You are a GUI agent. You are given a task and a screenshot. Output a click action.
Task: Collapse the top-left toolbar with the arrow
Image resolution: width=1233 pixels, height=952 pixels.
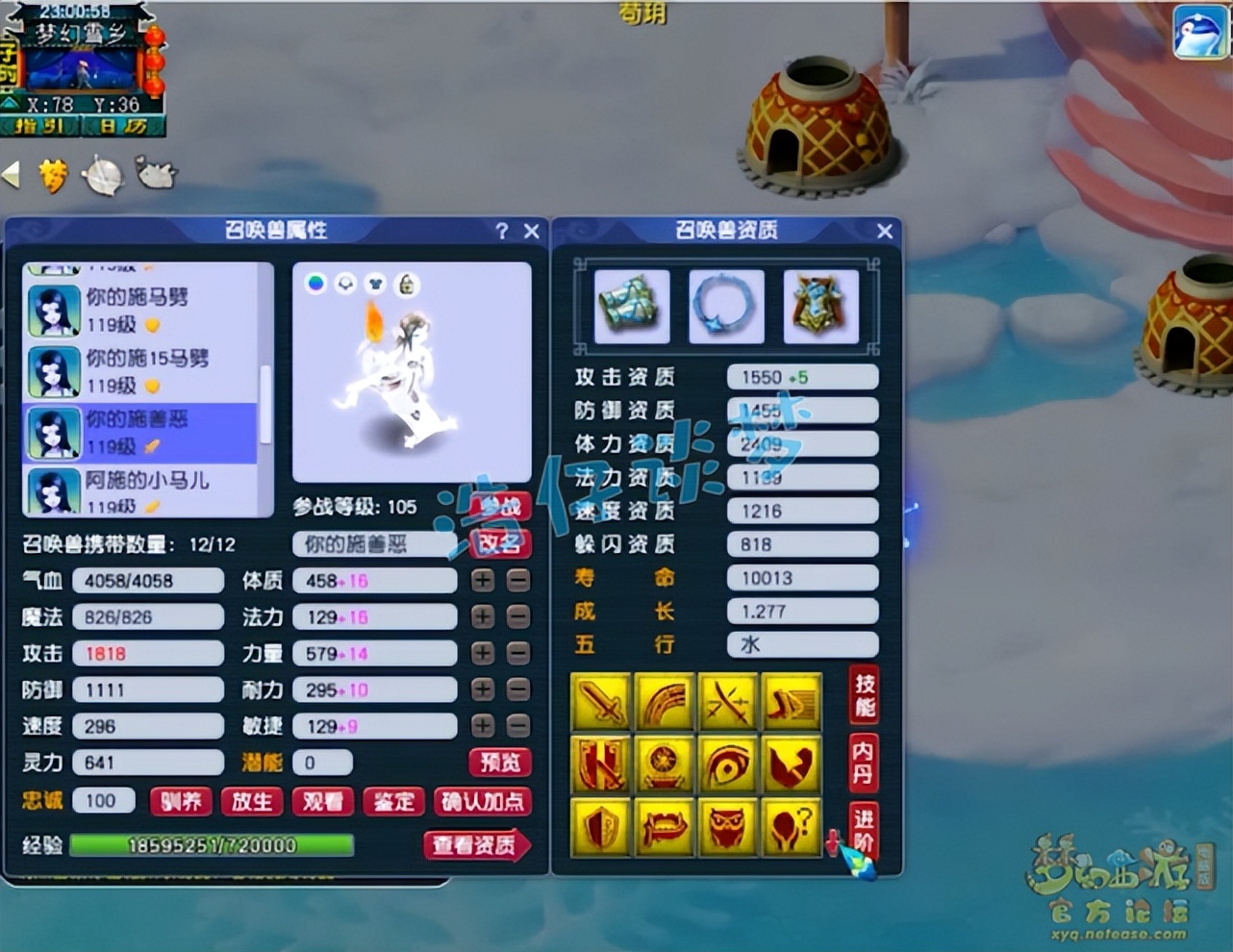pyautogui.click(x=12, y=175)
